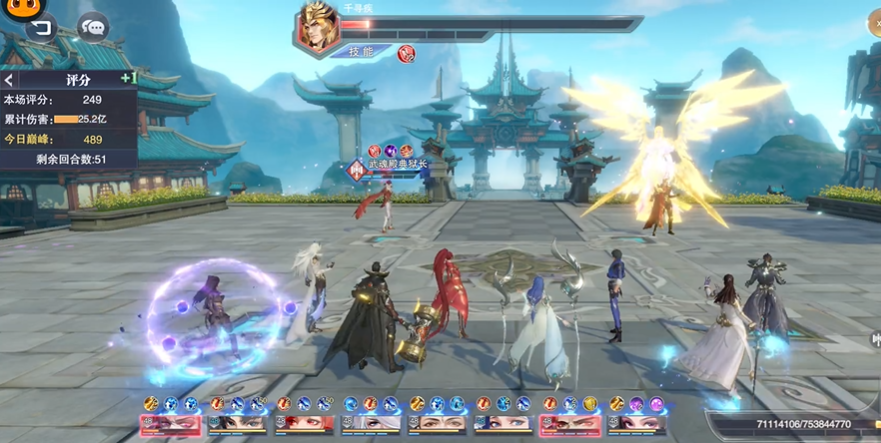The width and height of the screenshot is (881, 443).
Task: Select the 武魂殿典狱长 enemy nameplate
Action: [x=395, y=169]
